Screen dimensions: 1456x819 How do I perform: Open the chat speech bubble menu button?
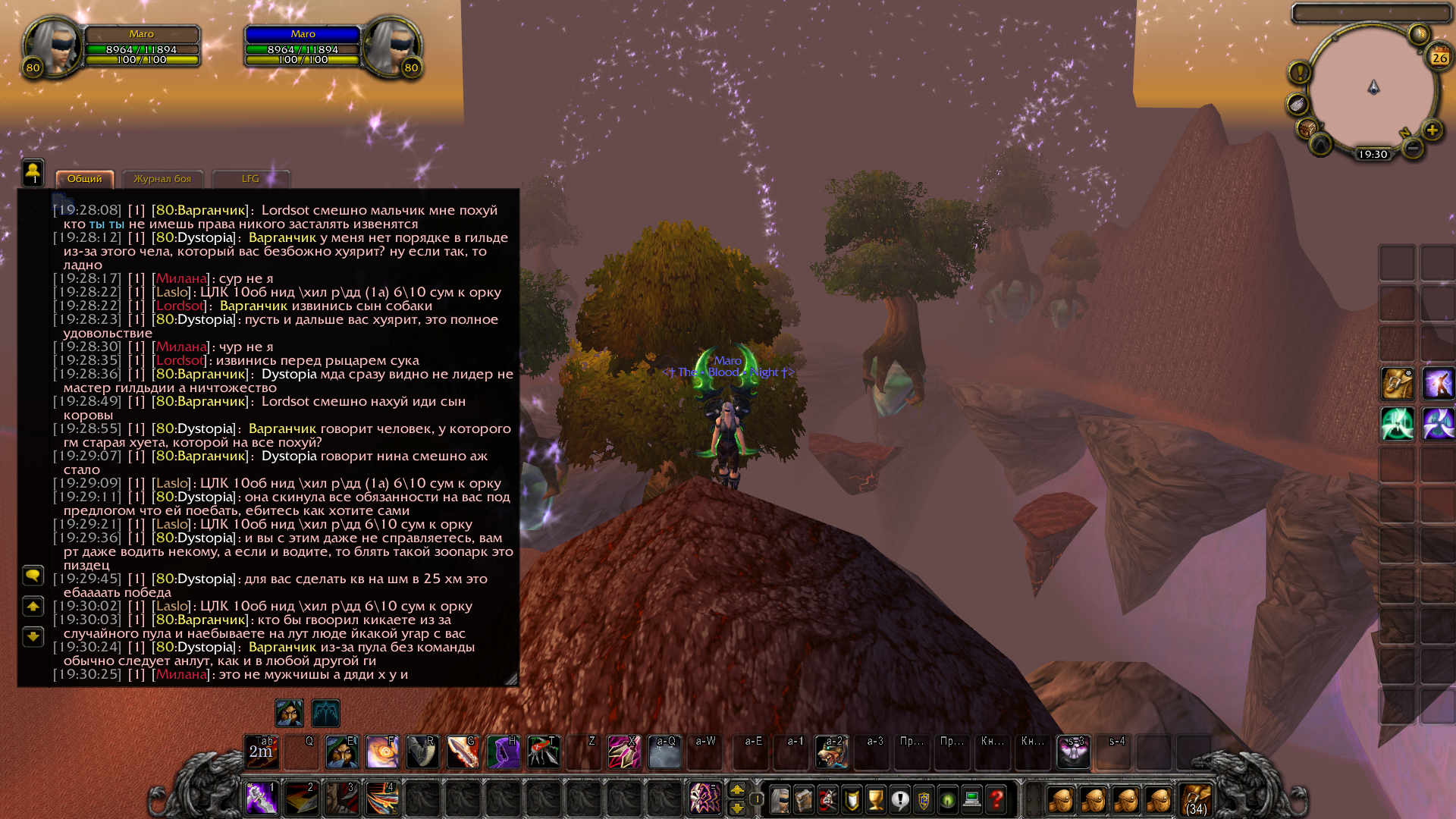pos(33,576)
